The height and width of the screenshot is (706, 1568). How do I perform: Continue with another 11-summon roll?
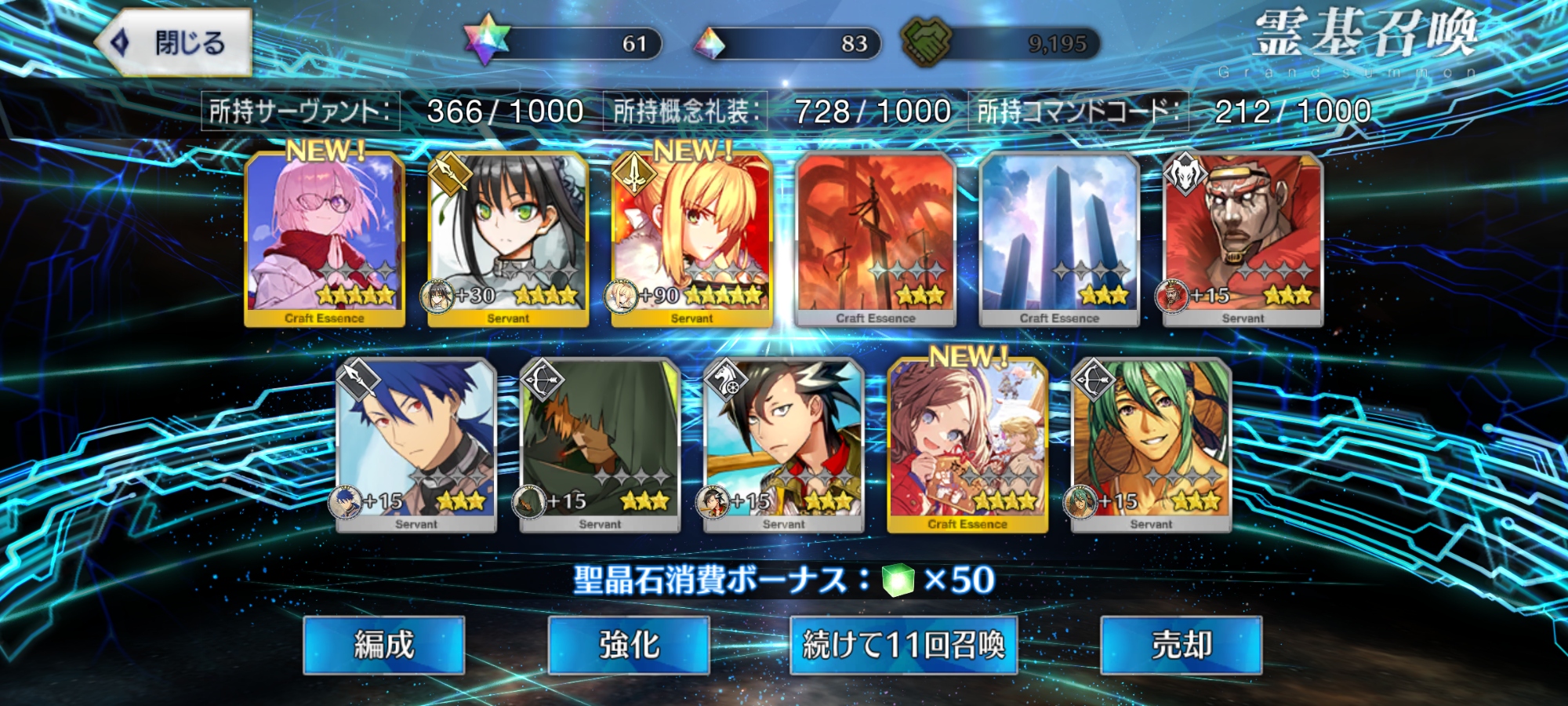(x=903, y=645)
